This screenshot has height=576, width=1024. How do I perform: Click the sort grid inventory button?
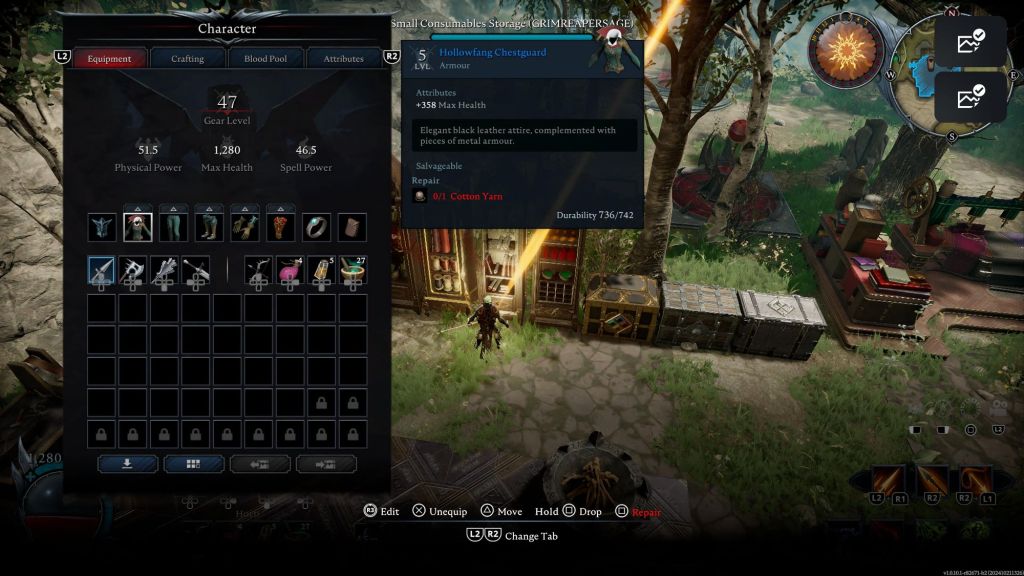[194, 464]
